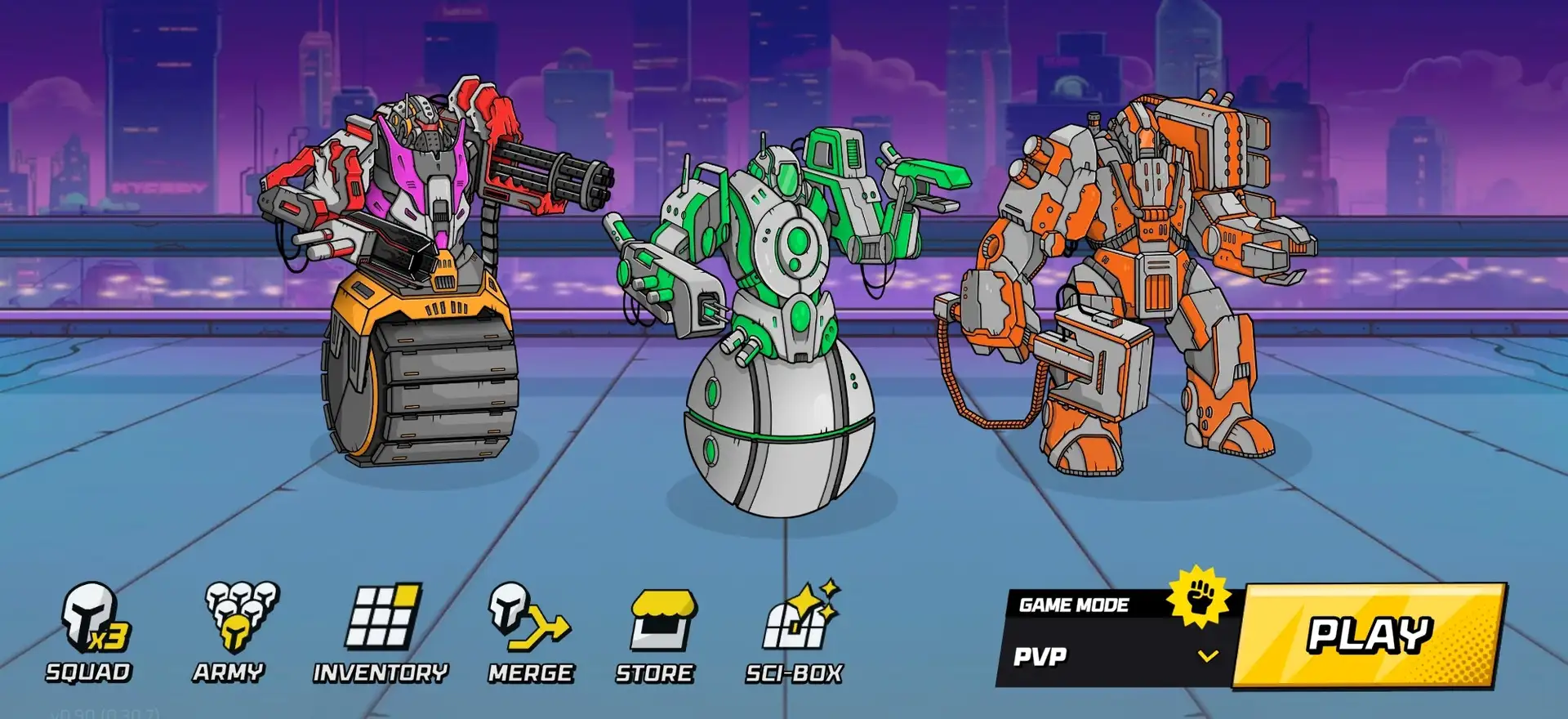Viewport: 1568px width, 719px height.
Task: Go to the Merge screen
Action: pyautogui.click(x=530, y=631)
